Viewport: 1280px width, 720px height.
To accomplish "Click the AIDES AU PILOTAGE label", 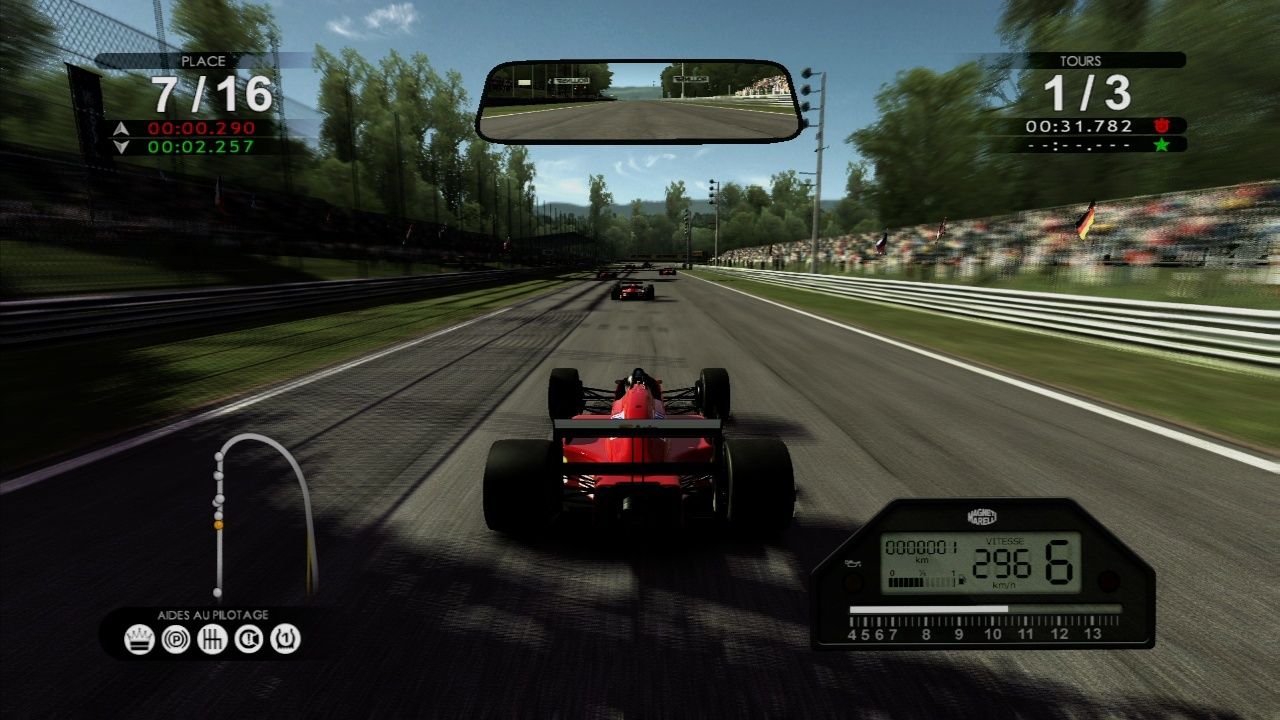I will (x=213, y=616).
